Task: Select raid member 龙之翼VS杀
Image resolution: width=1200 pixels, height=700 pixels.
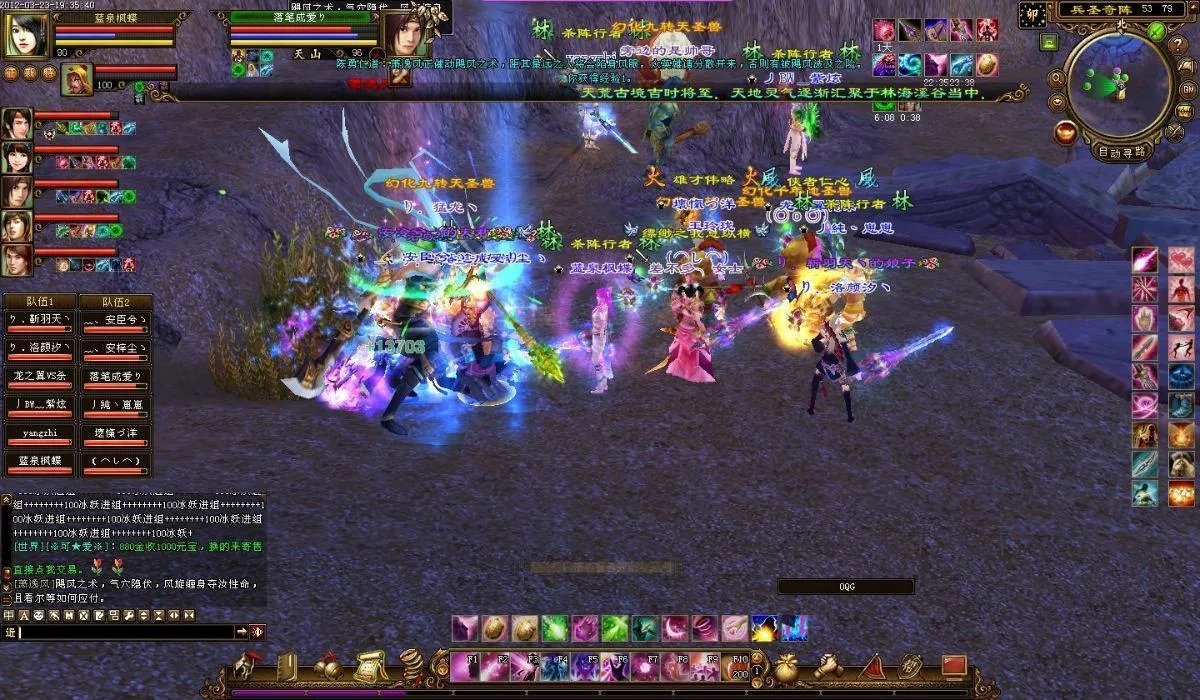Action: click(39, 377)
